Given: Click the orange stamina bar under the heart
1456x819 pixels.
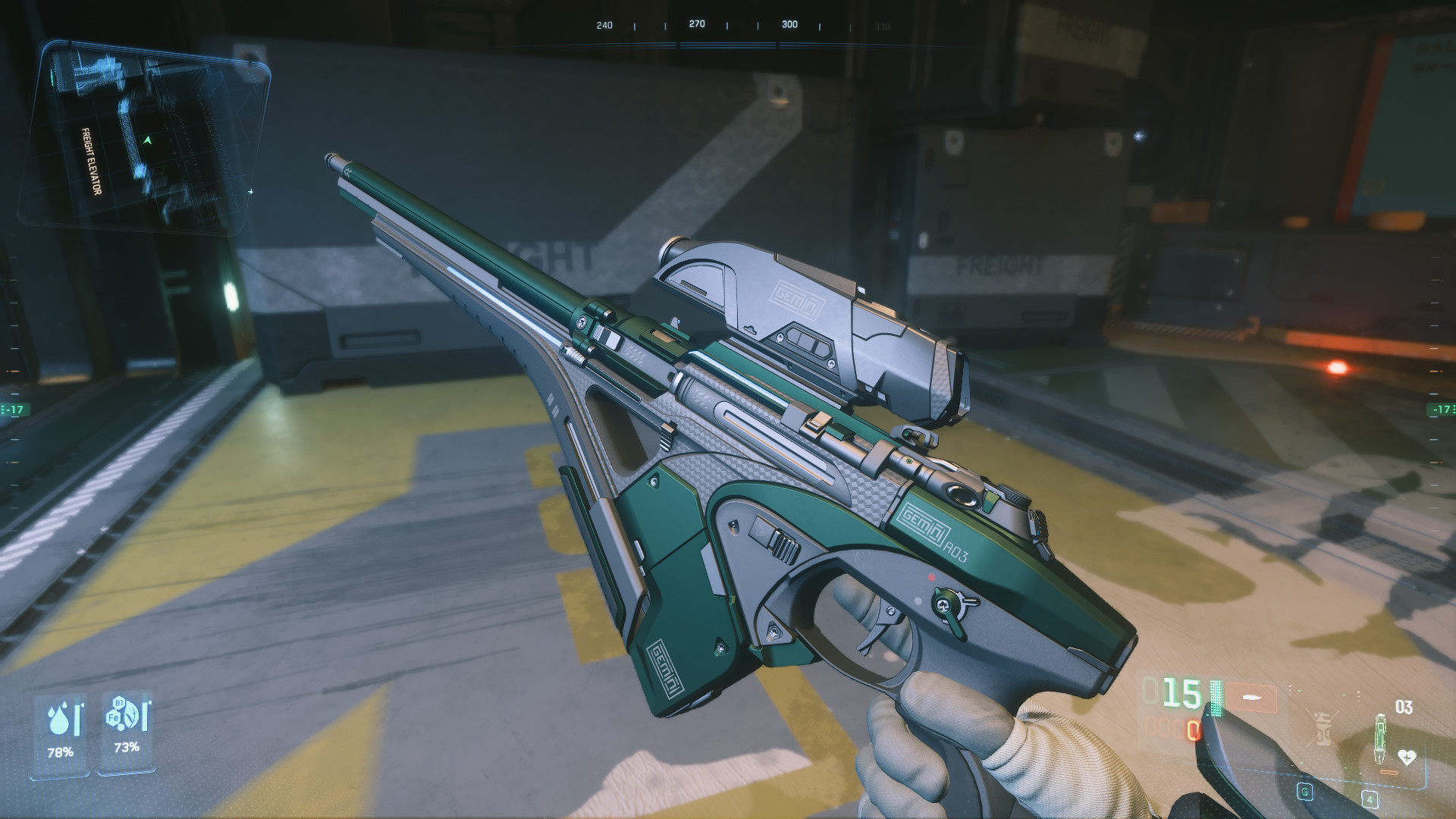Looking at the screenshot, I should pyautogui.click(x=1389, y=772).
